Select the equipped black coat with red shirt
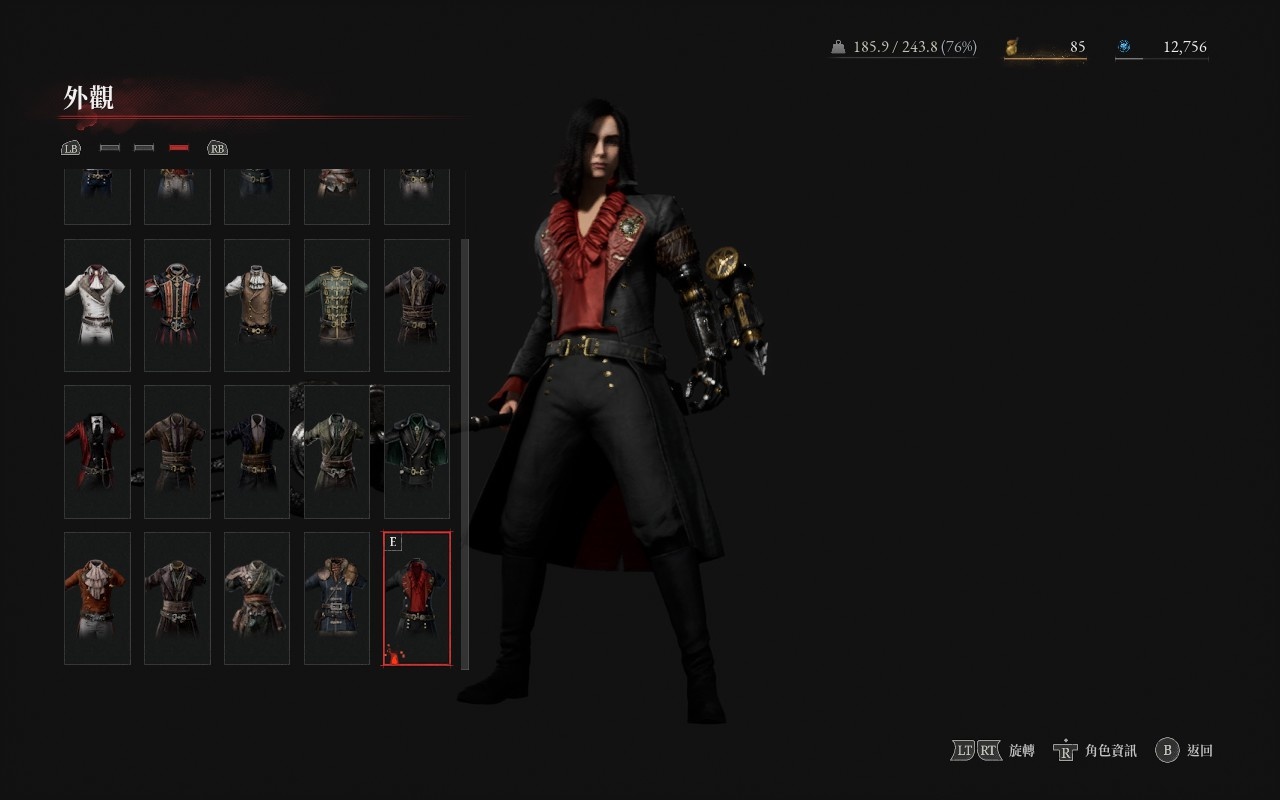Image resolution: width=1280 pixels, height=800 pixels. (x=417, y=598)
